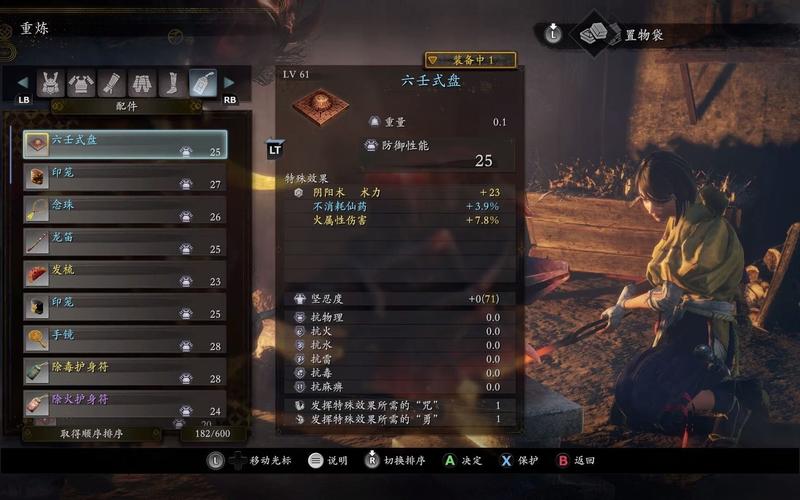Switch to the helmet equipment tab
800x500 pixels.
coord(51,83)
